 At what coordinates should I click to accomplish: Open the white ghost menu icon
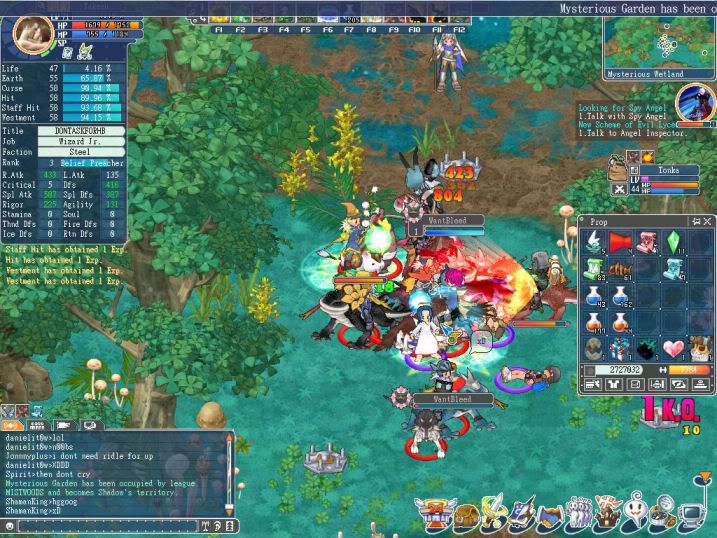coord(634,517)
